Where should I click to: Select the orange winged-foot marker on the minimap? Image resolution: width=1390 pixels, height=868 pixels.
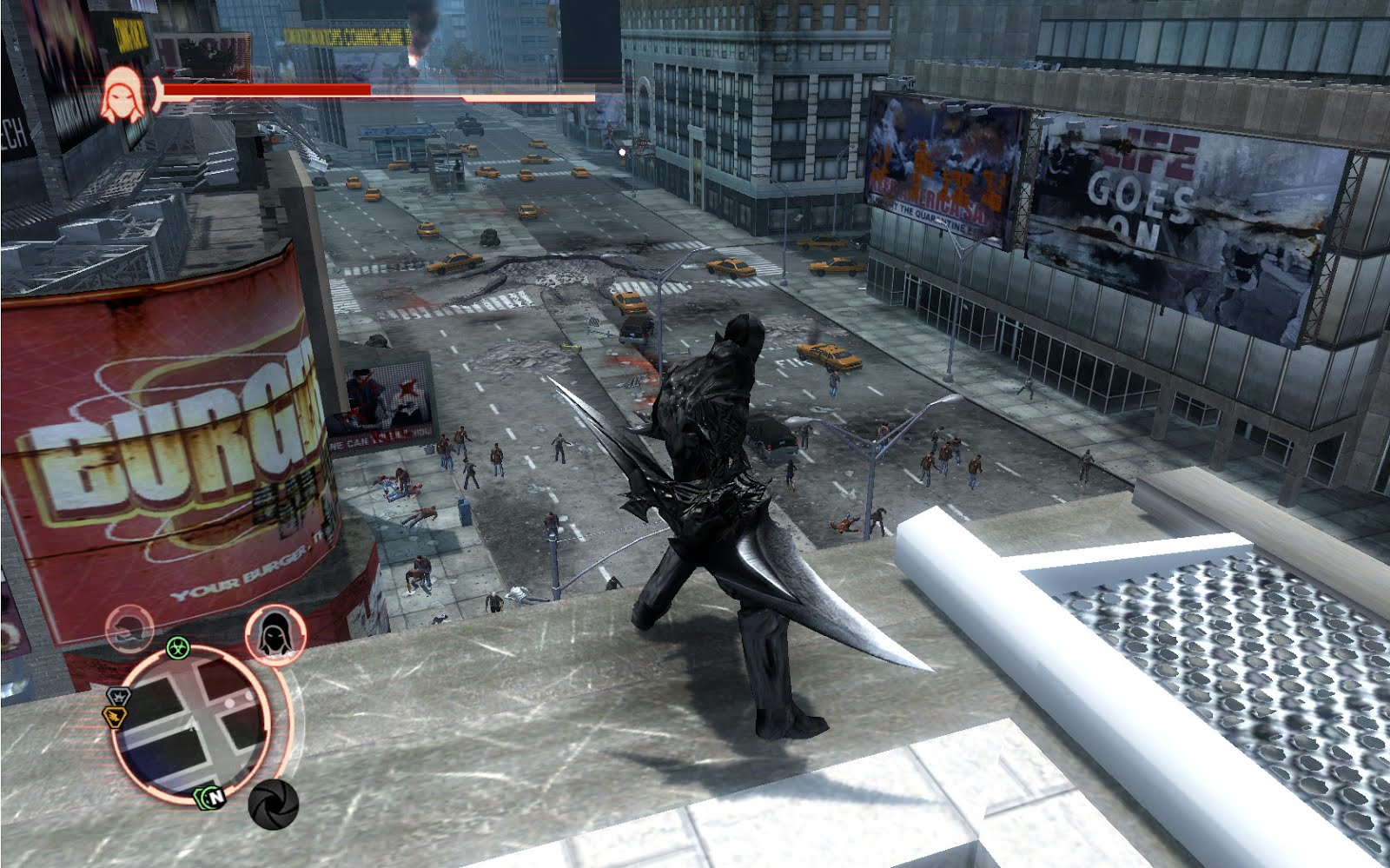[114, 716]
